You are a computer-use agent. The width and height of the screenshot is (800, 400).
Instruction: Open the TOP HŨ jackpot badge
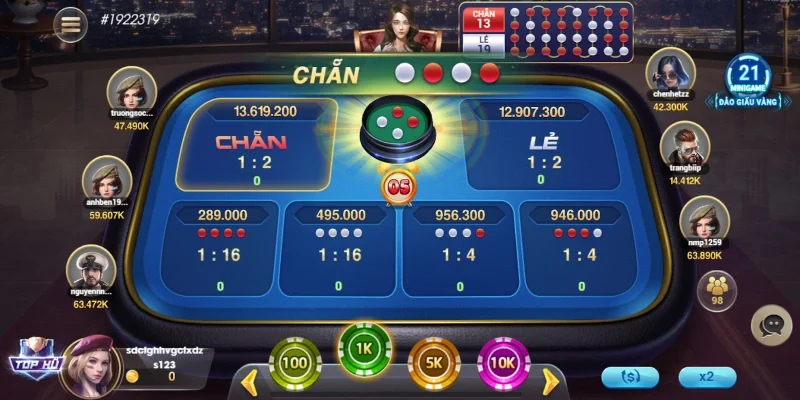click(36, 361)
